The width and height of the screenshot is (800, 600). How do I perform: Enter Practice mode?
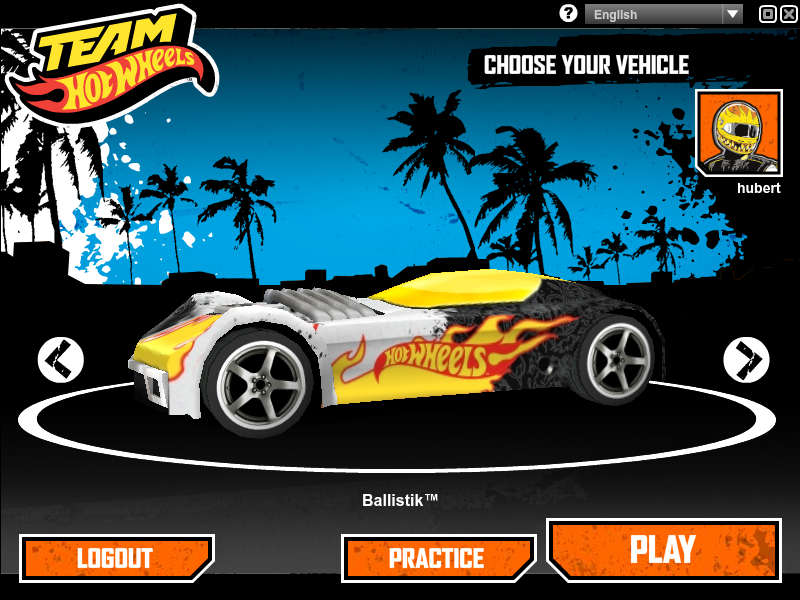coord(438,558)
